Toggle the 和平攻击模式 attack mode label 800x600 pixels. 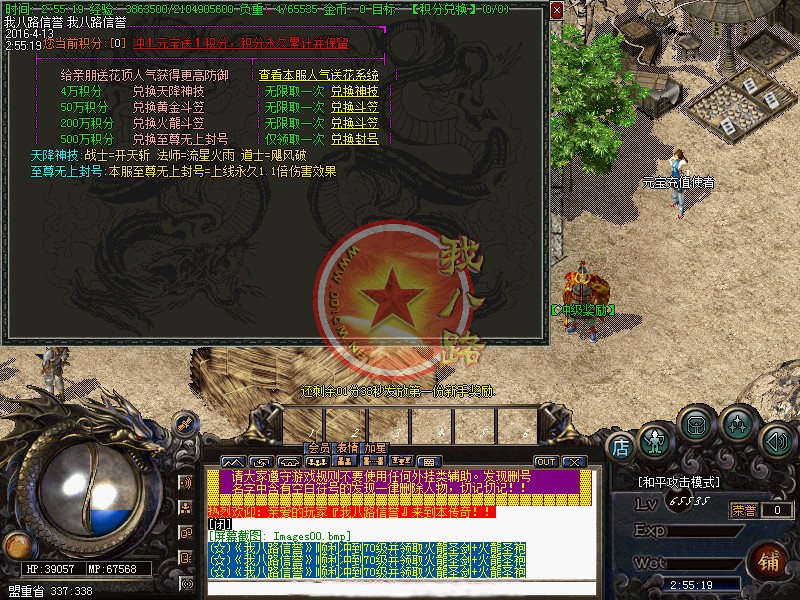click(x=677, y=483)
